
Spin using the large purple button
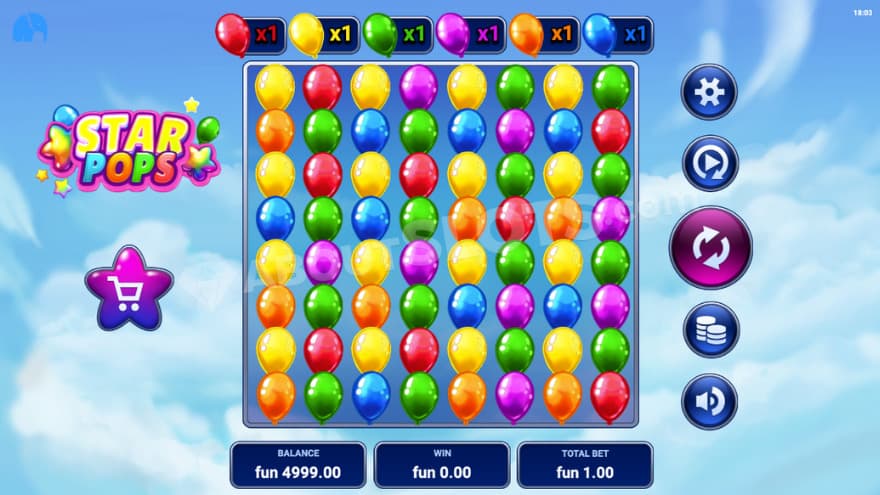coord(710,246)
